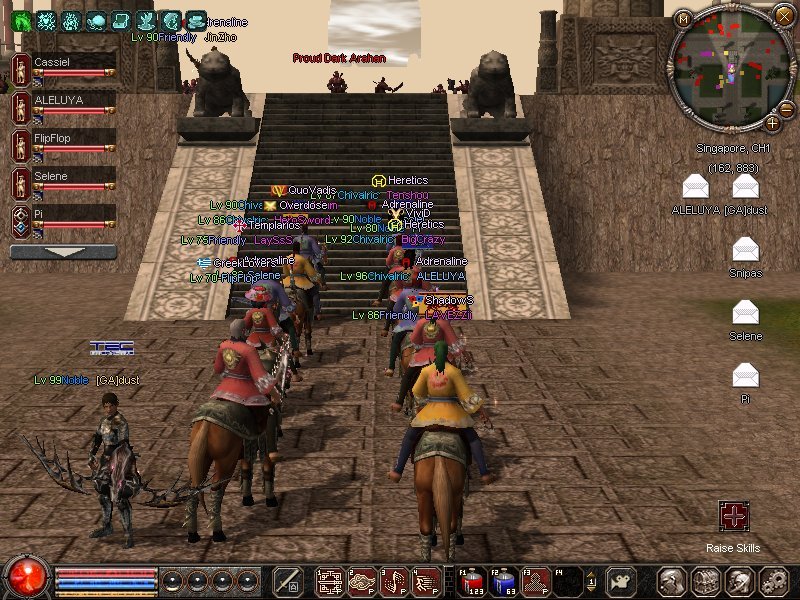Use the blue potion in F2 slot

pyautogui.click(x=504, y=581)
